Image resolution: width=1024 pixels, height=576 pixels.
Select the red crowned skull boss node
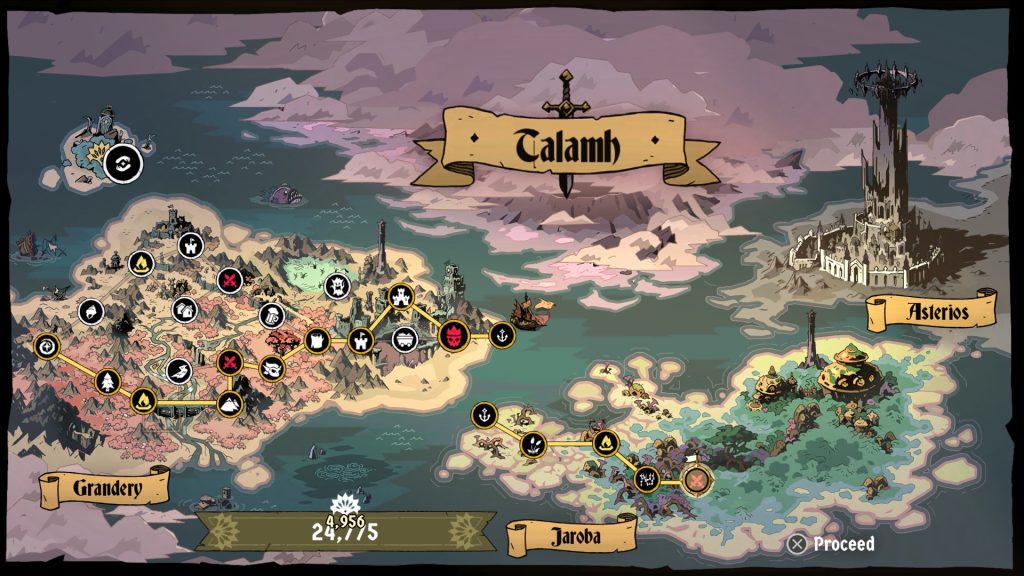click(x=454, y=335)
